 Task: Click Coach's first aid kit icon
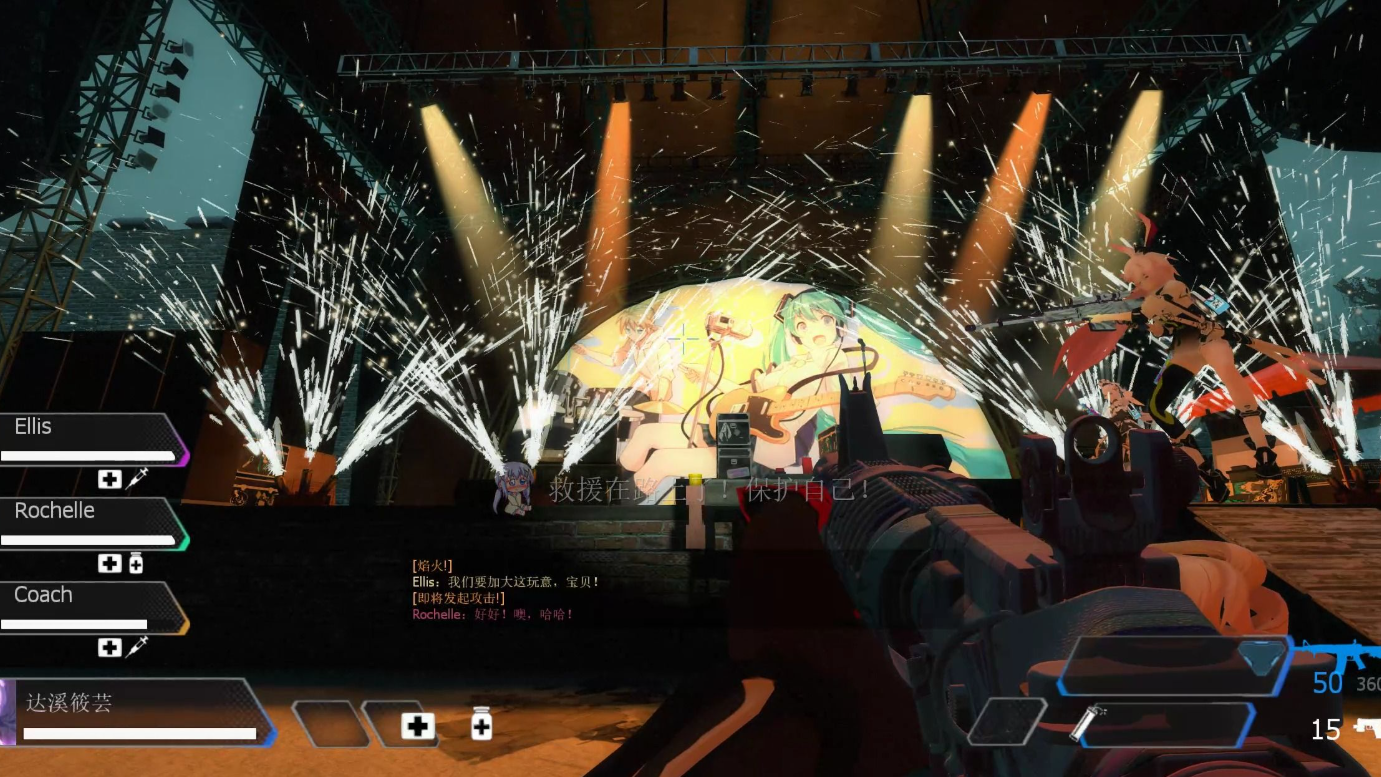(109, 647)
